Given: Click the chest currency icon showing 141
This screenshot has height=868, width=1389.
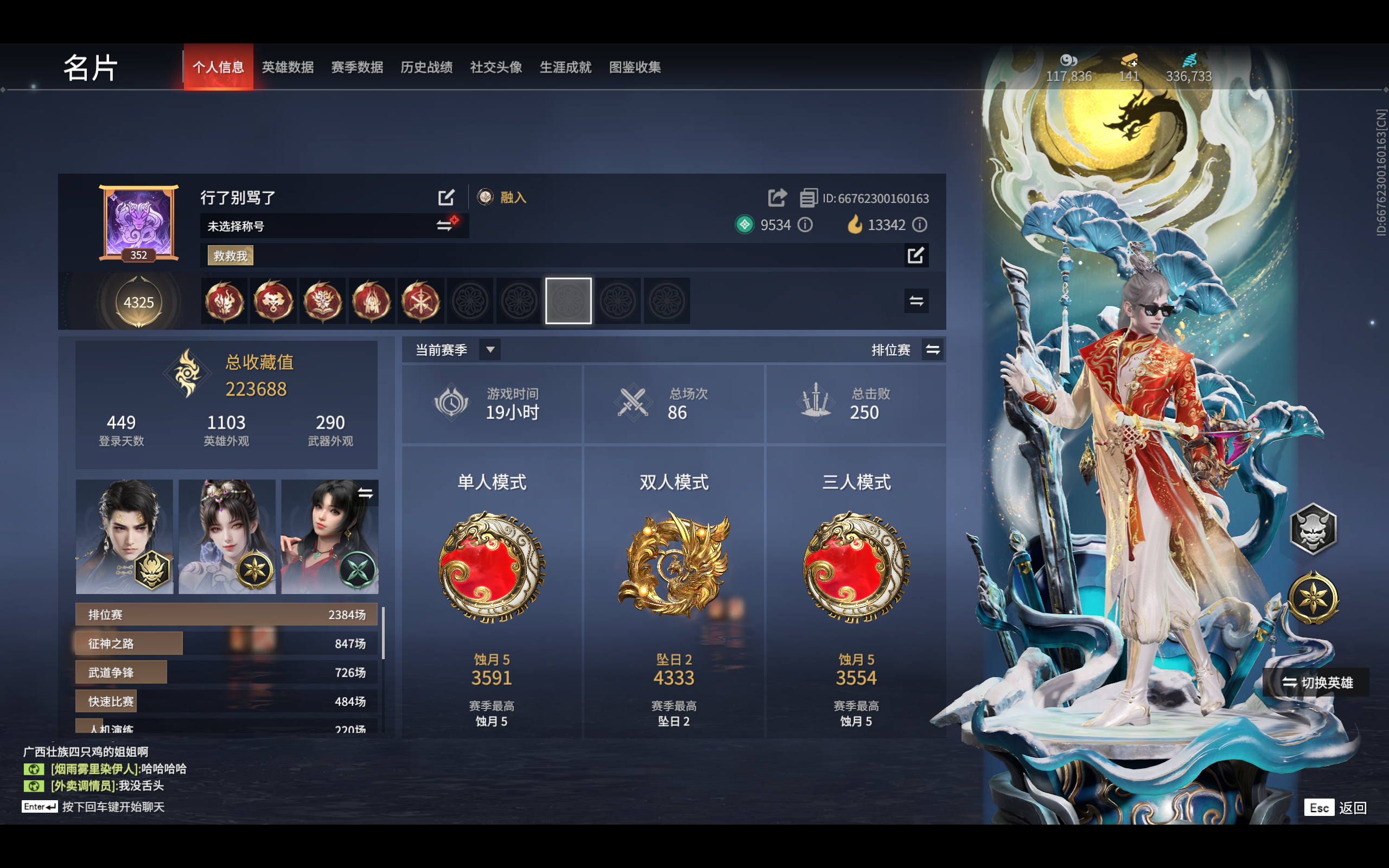Looking at the screenshot, I should coord(1130,61).
